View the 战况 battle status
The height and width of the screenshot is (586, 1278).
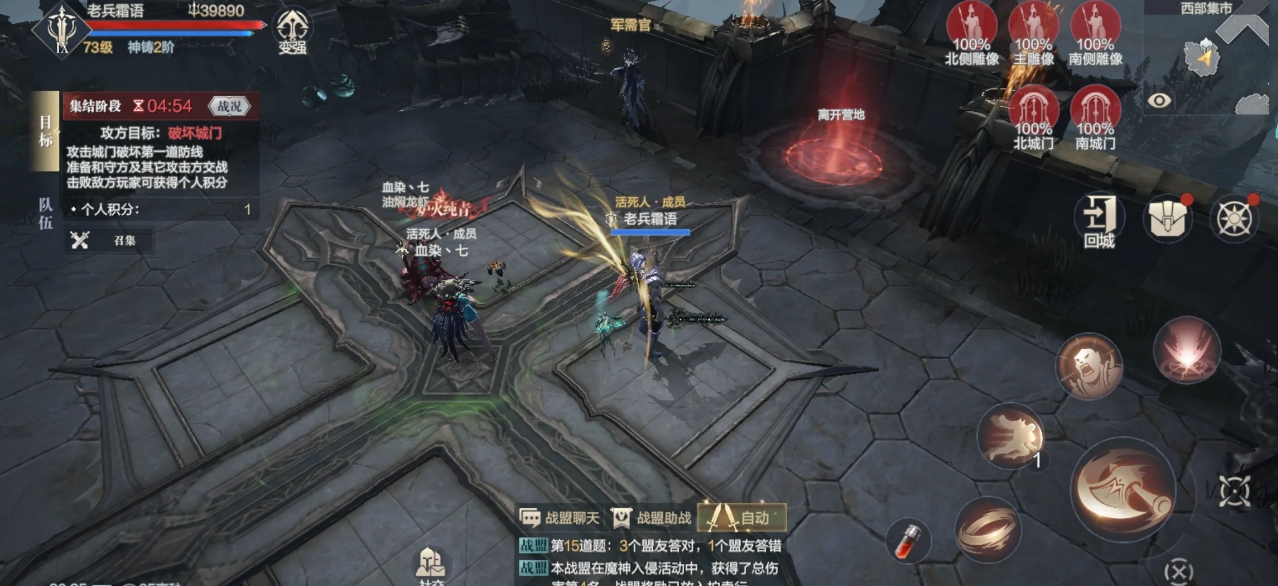click(228, 106)
